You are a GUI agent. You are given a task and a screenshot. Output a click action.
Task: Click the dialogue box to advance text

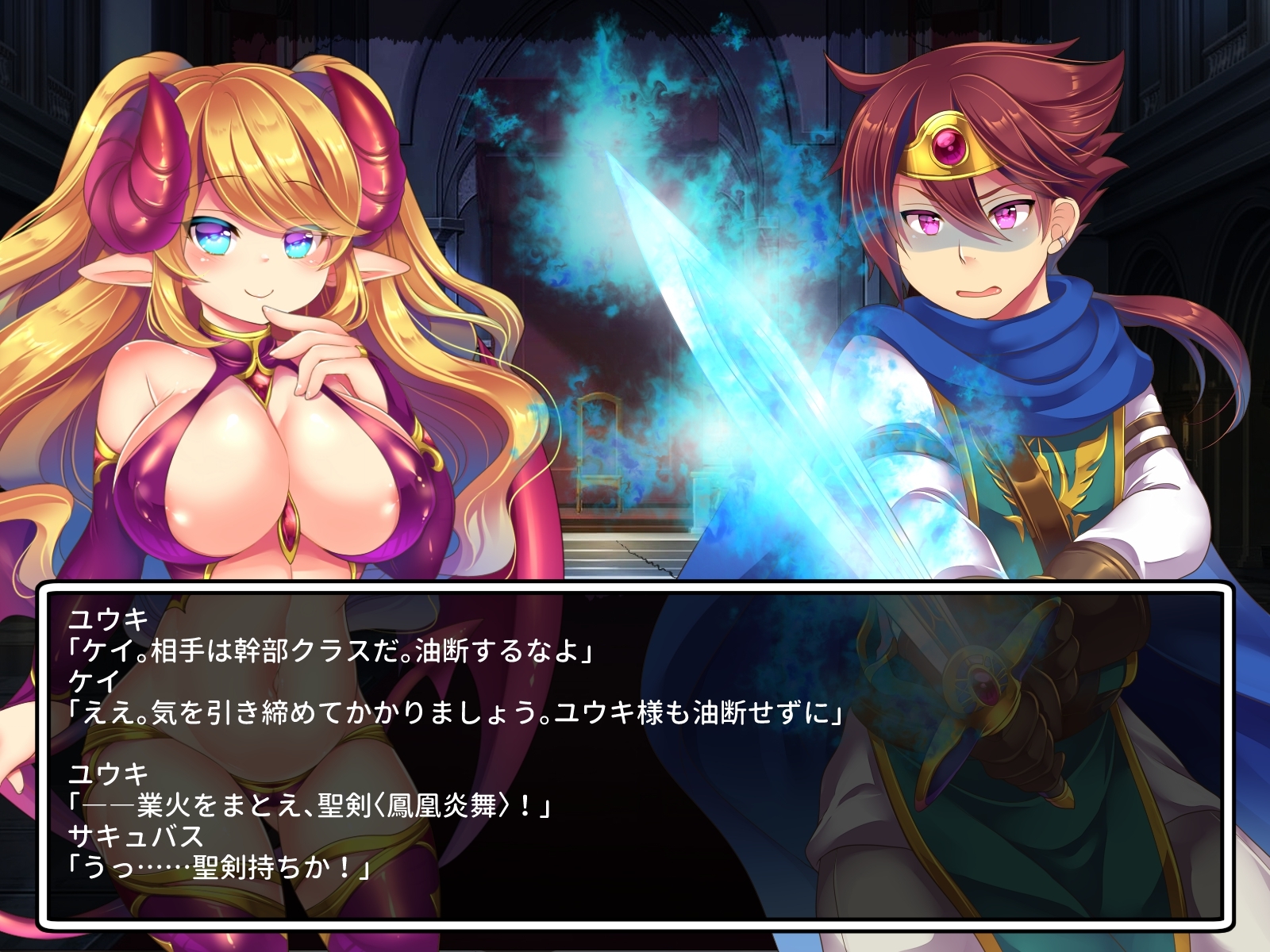635,754
